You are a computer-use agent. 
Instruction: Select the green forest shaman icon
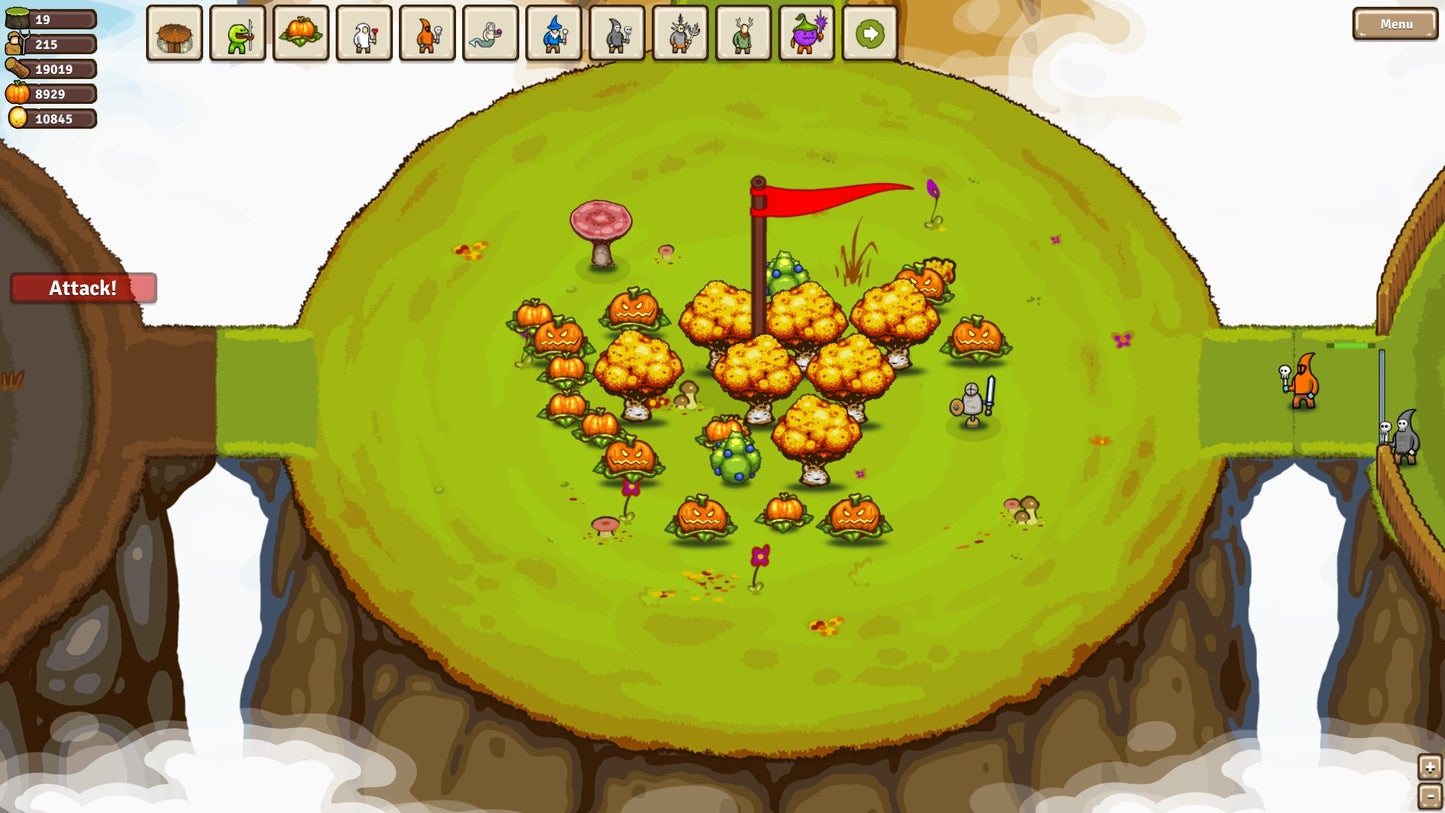(x=743, y=33)
